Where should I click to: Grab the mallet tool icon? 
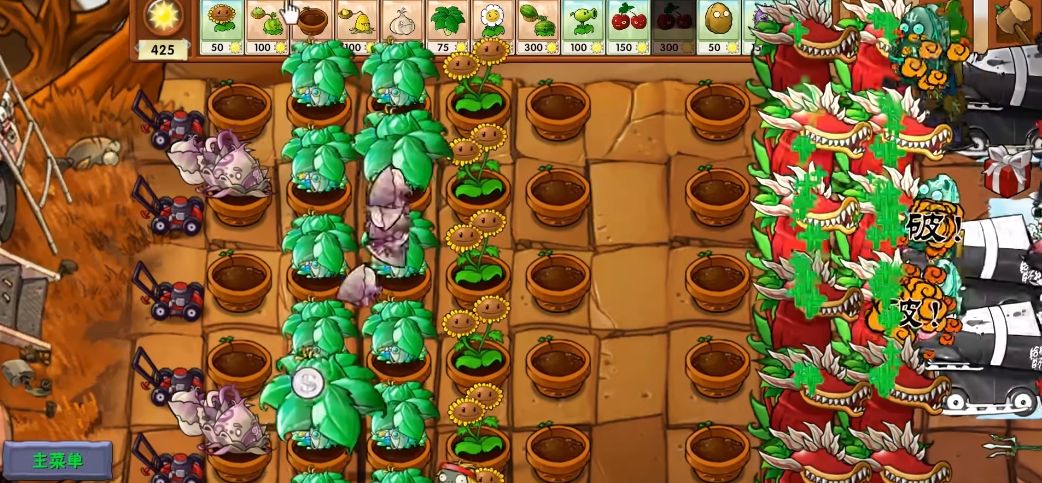pos(1014,17)
